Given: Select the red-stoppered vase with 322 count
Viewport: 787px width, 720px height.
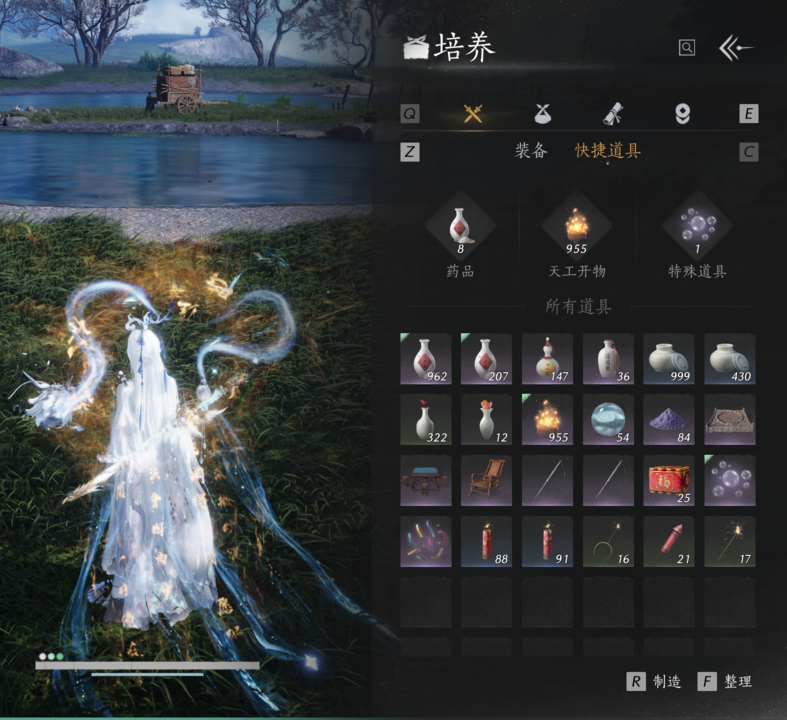Looking at the screenshot, I should (425, 420).
